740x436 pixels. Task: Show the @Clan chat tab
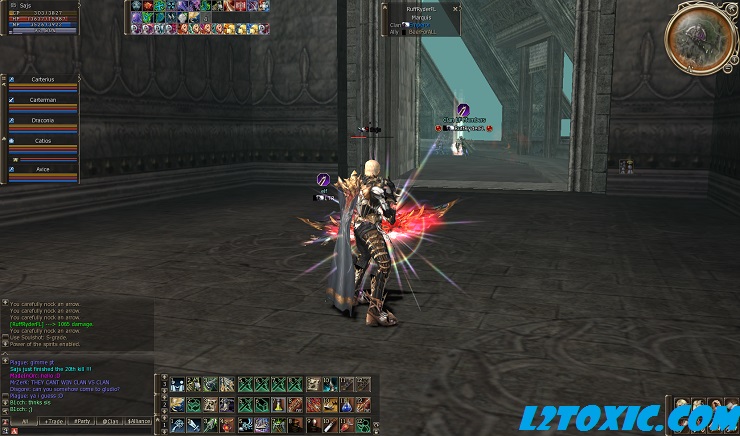pyautogui.click(x=110, y=422)
